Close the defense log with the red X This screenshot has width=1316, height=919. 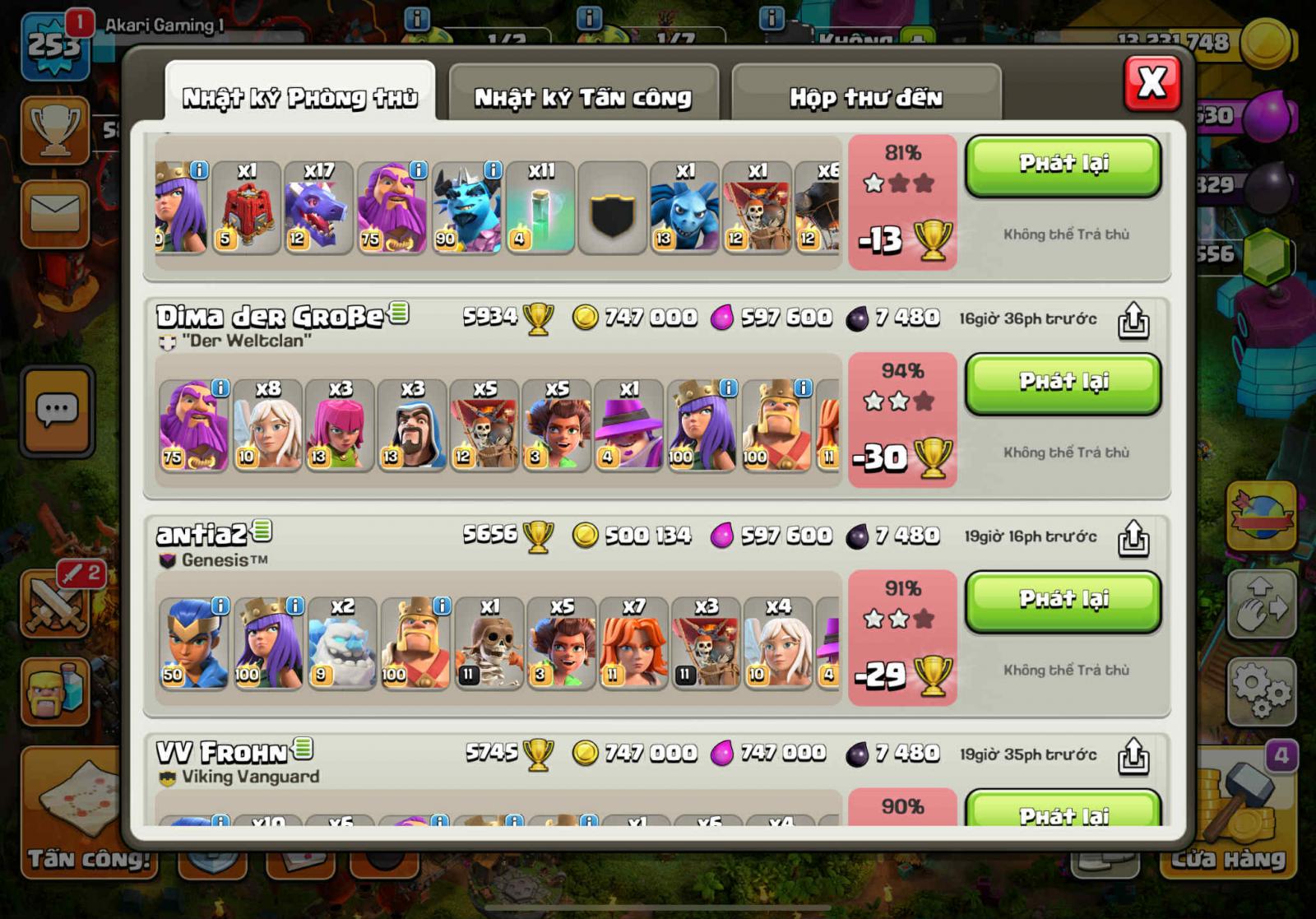[x=1151, y=83]
